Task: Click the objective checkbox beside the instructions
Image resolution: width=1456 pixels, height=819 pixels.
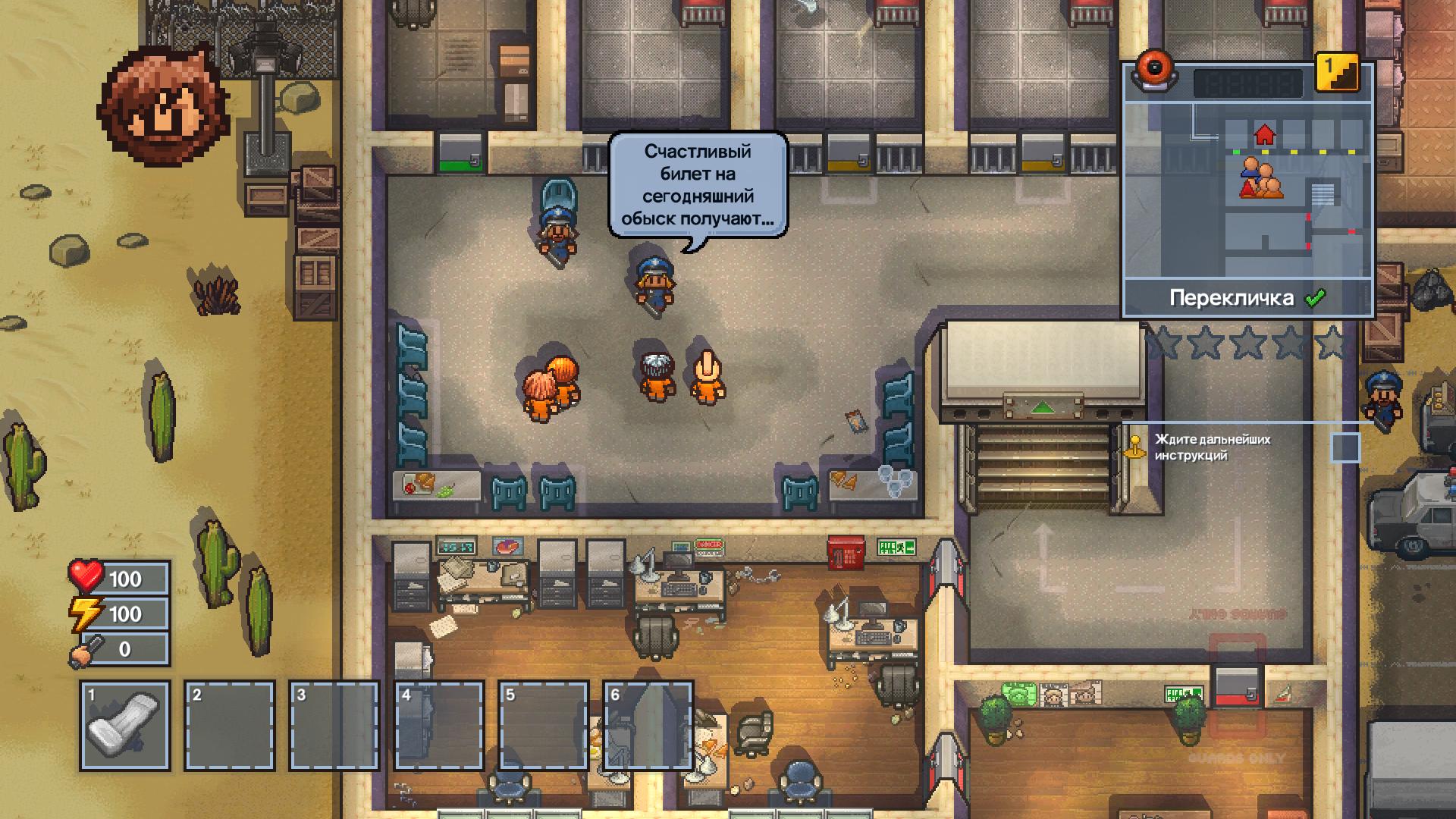Action: 1345,447
